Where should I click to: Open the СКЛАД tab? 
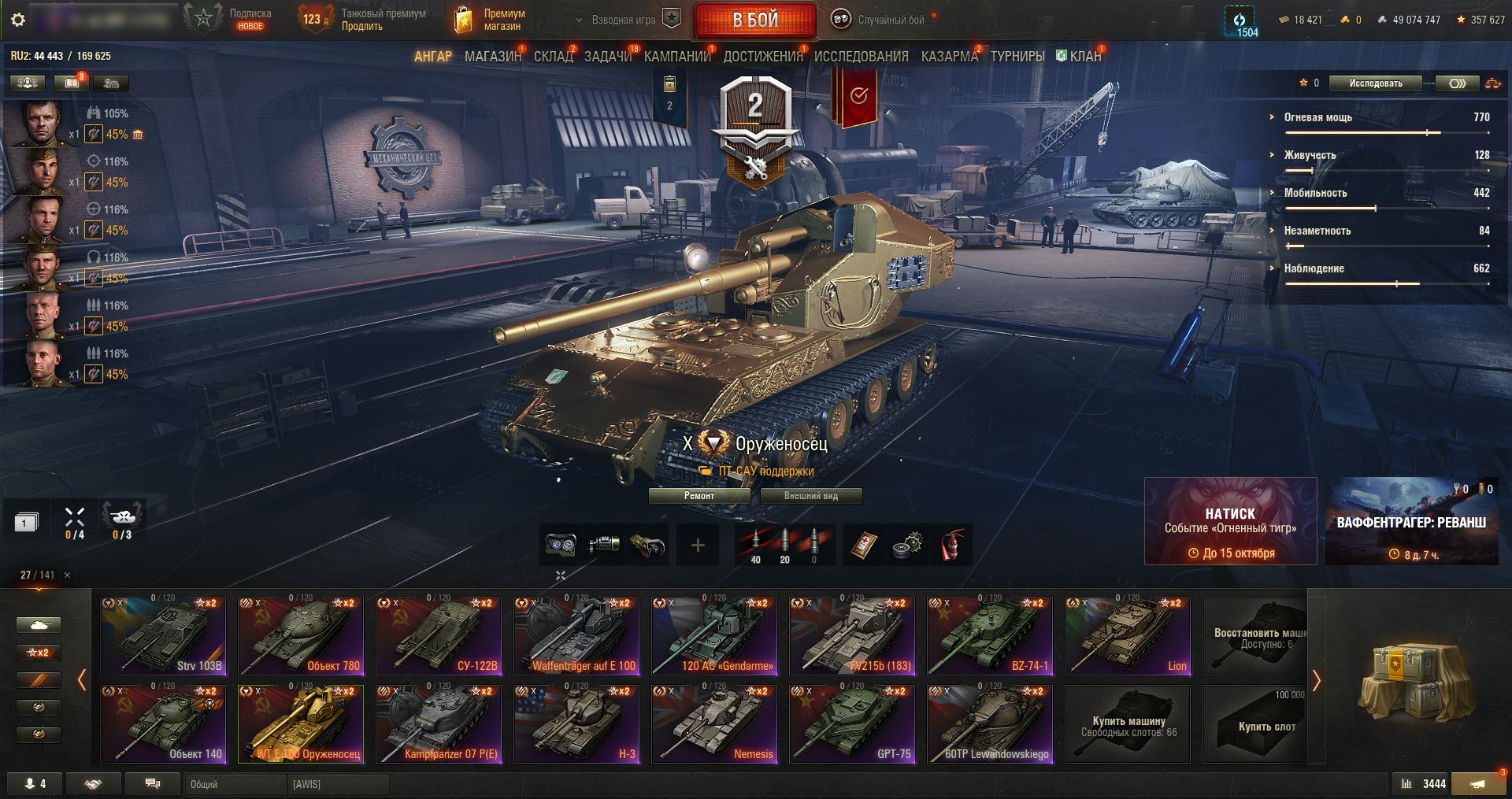coord(553,57)
